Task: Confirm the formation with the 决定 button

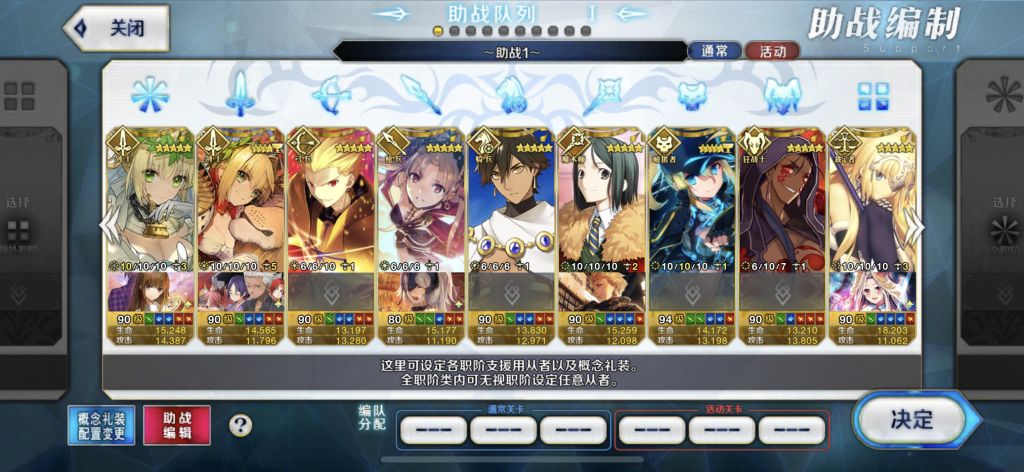Action: (x=908, y=420)
